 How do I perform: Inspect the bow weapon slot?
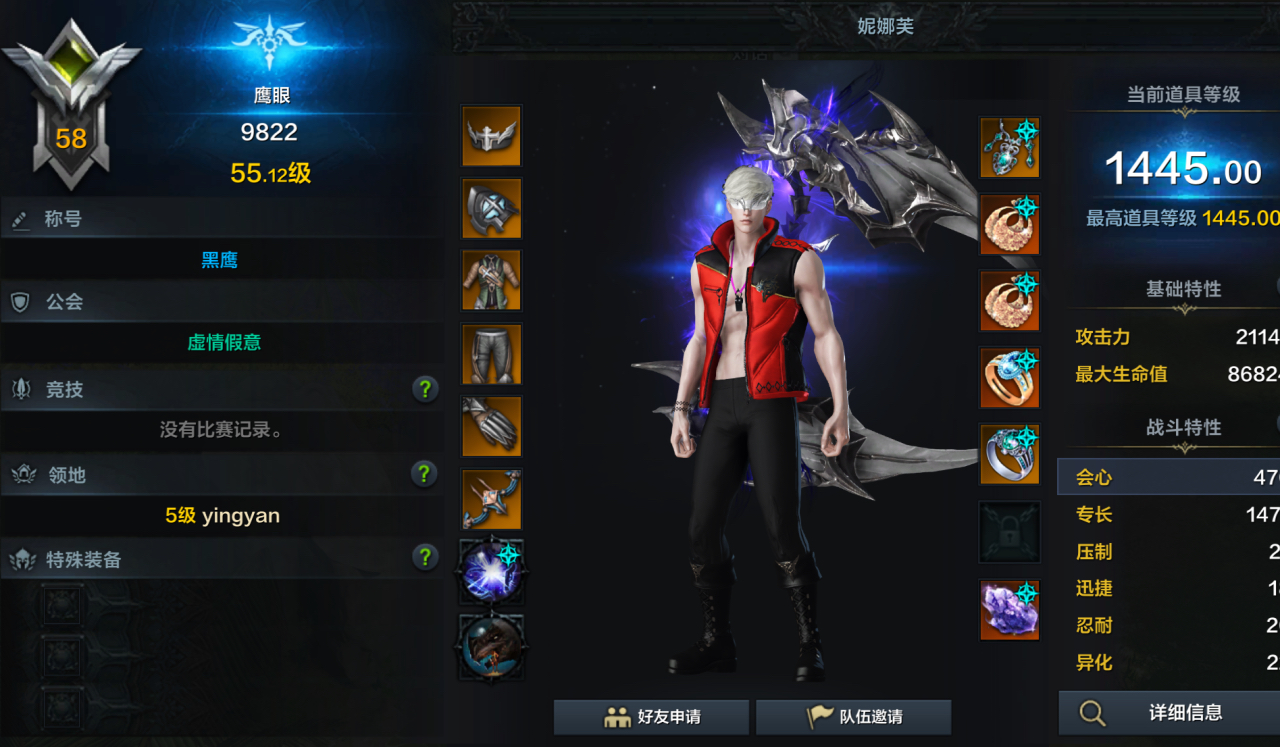click(x=491, y=499)
